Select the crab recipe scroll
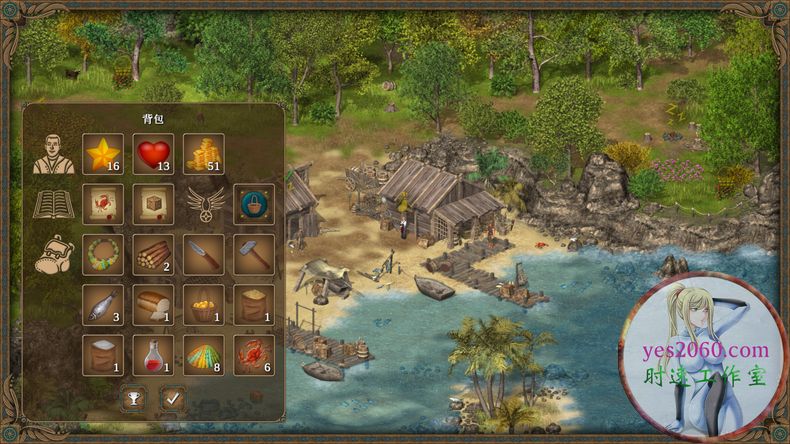The width and height of the screenshot is (790, 444). point(103,204)
